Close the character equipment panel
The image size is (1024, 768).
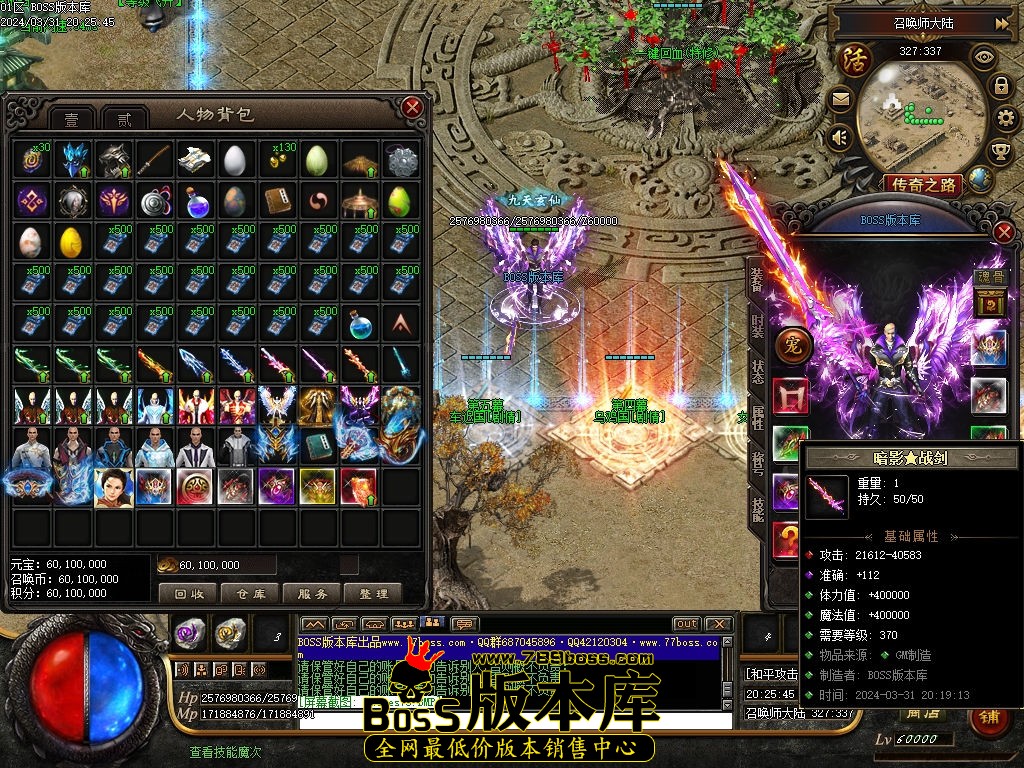pyautogui.click(x=1003, y=232)
